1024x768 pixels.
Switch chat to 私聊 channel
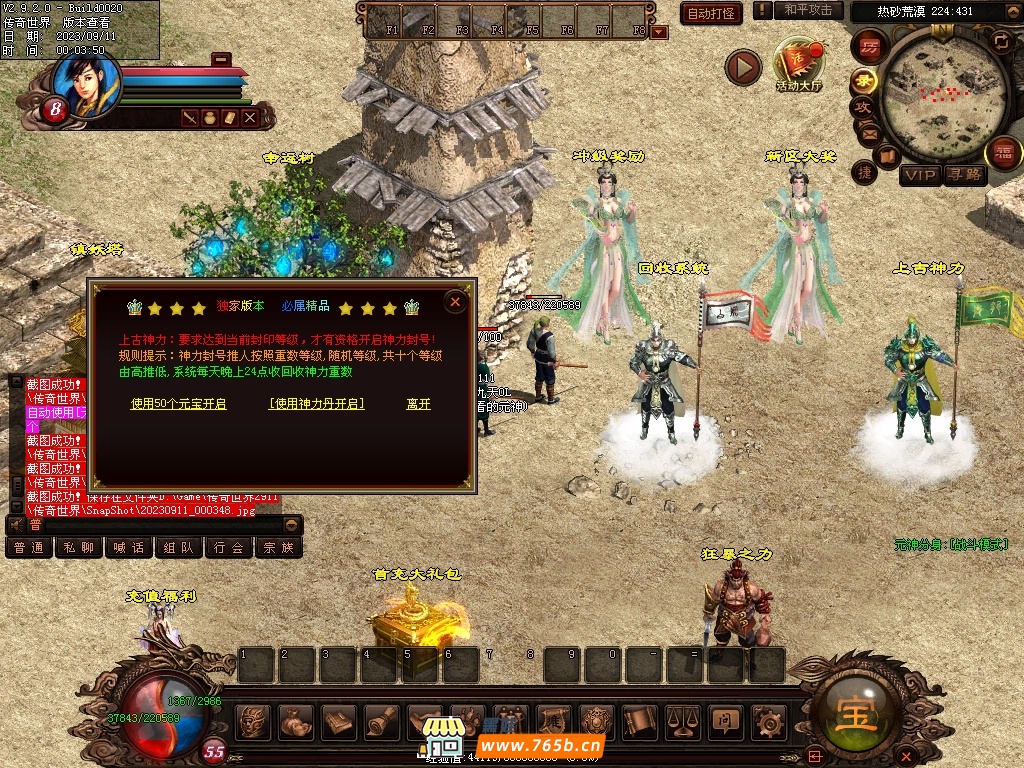click(x=78, y=548)
